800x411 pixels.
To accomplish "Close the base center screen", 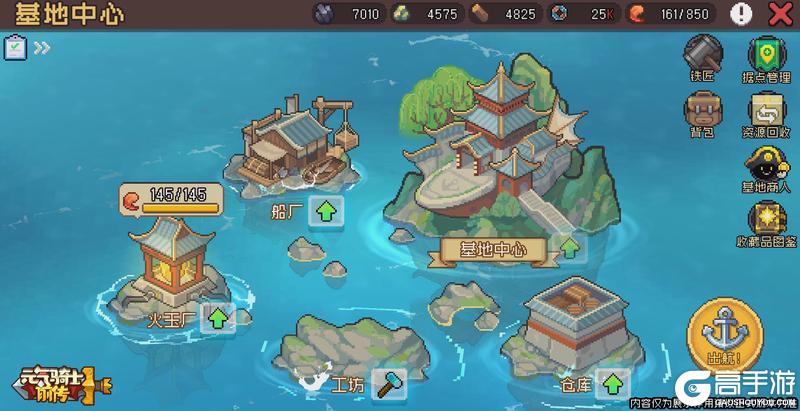I will [778, 14].
